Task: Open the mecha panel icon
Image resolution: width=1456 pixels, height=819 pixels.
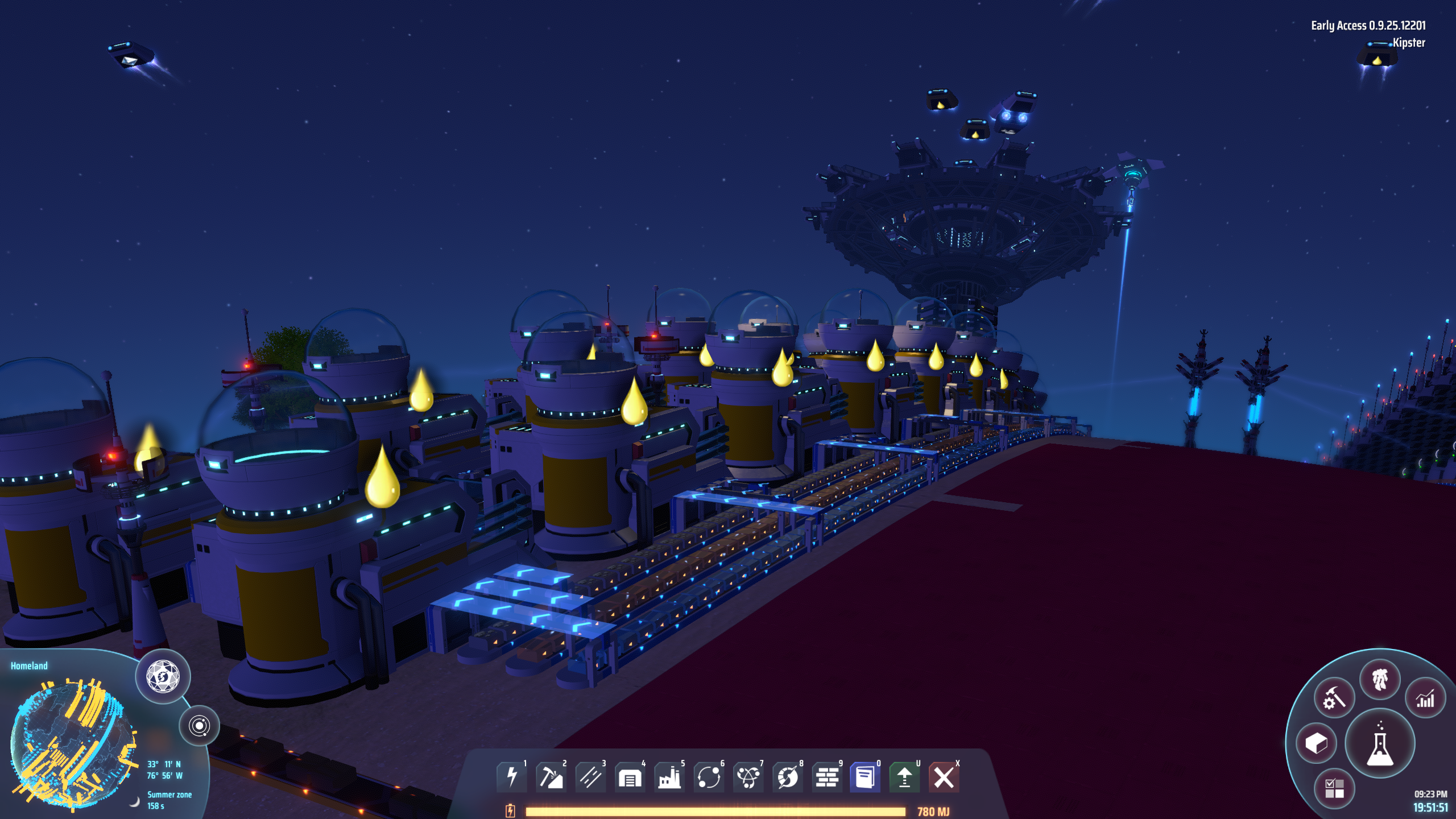Action: 1380,680
